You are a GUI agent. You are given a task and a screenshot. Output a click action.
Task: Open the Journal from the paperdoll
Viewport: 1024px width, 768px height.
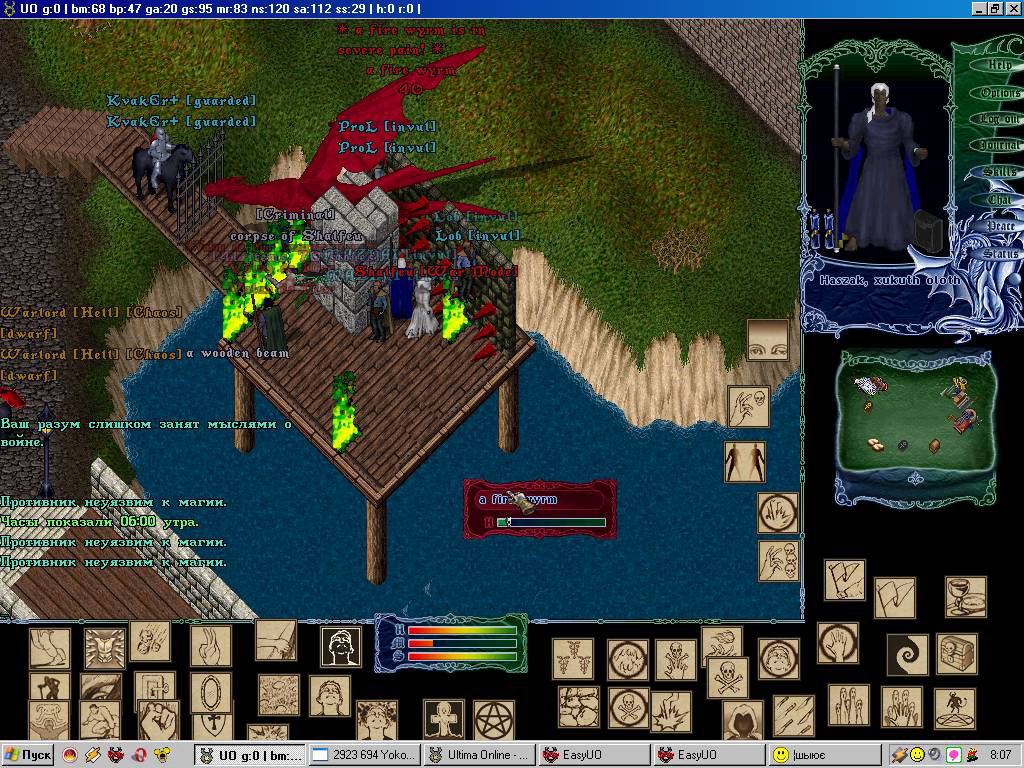pos(999,146)
